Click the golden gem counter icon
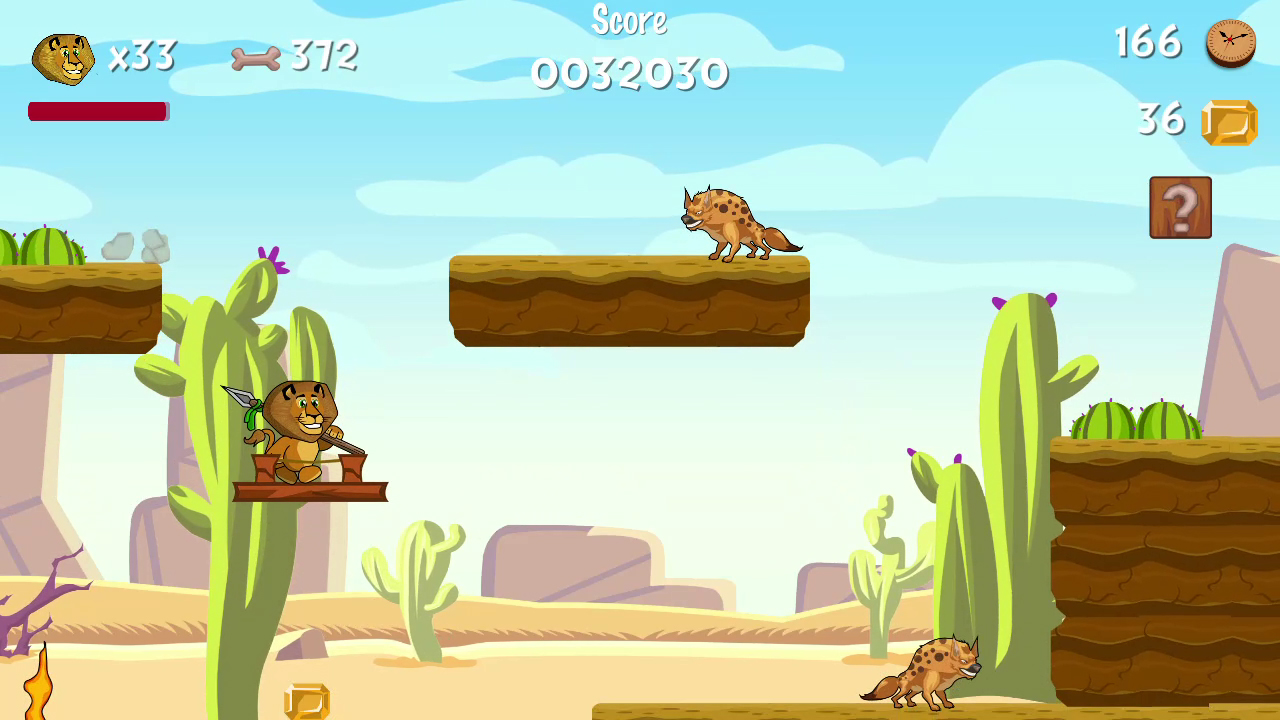Screen dimensions: 1280x720 (x=1231, y=120)
